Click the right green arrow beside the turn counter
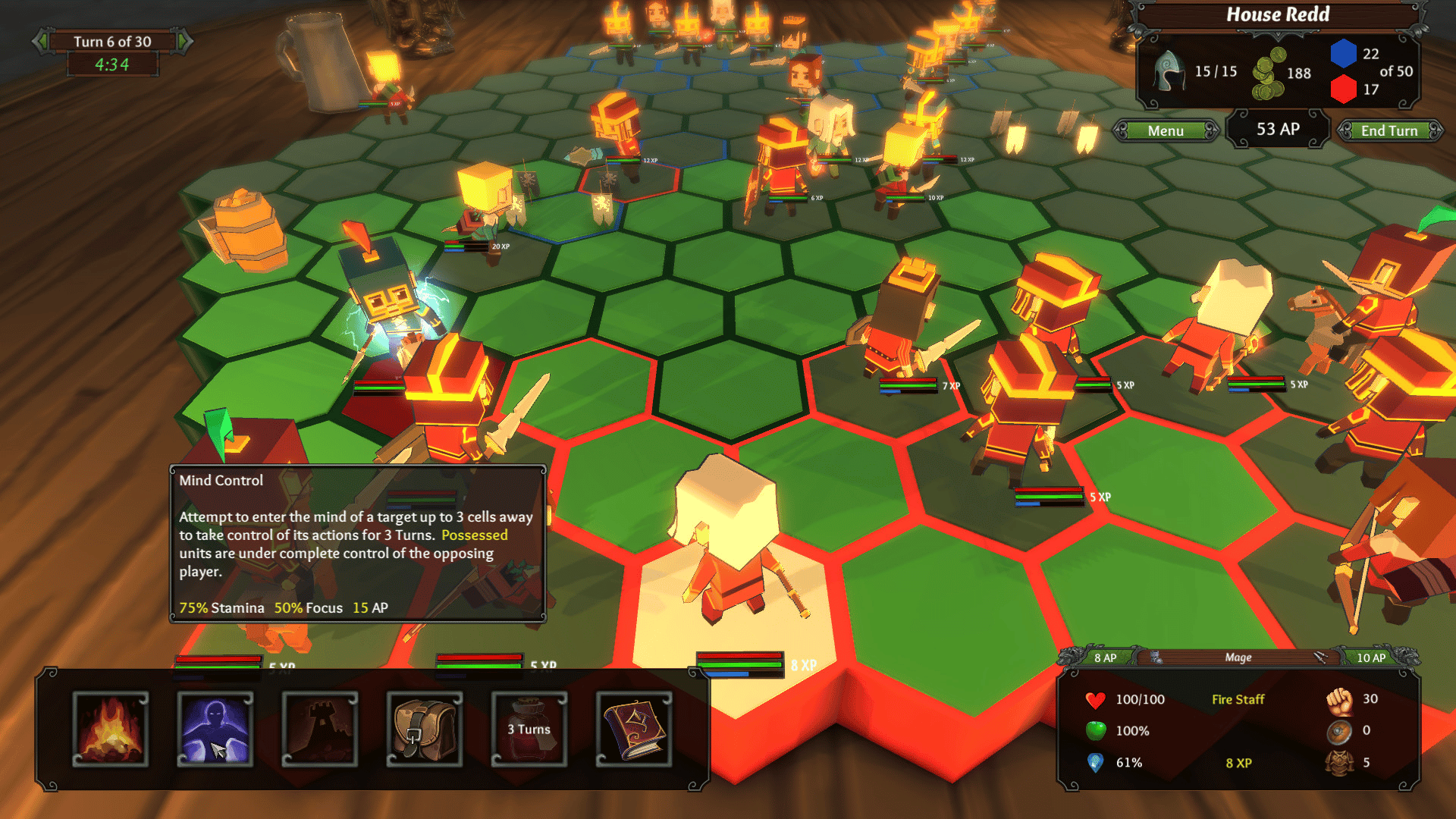Viewport: 1456px width, 819px height. (x=184, y=42)
